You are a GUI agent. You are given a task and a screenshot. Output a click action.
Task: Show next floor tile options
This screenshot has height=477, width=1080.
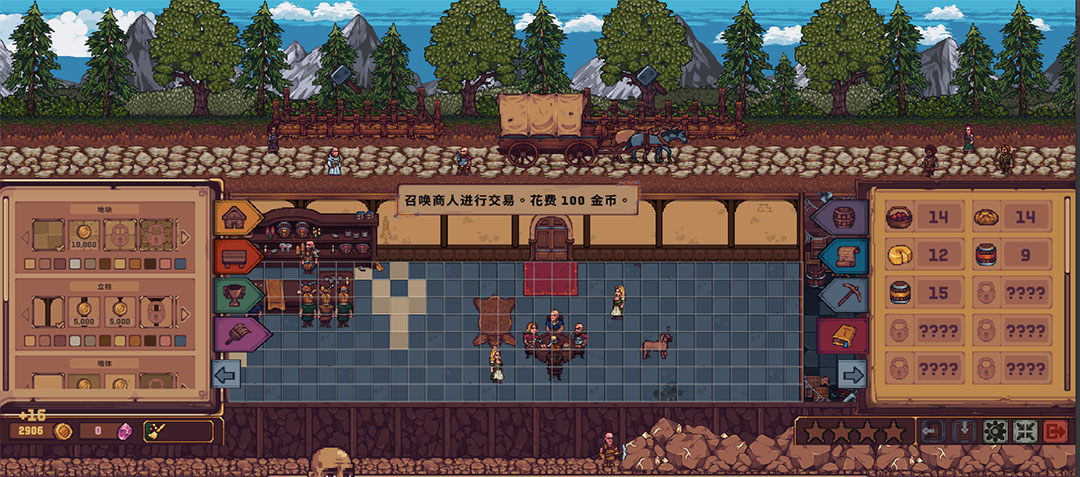click(x=184, y=237)
